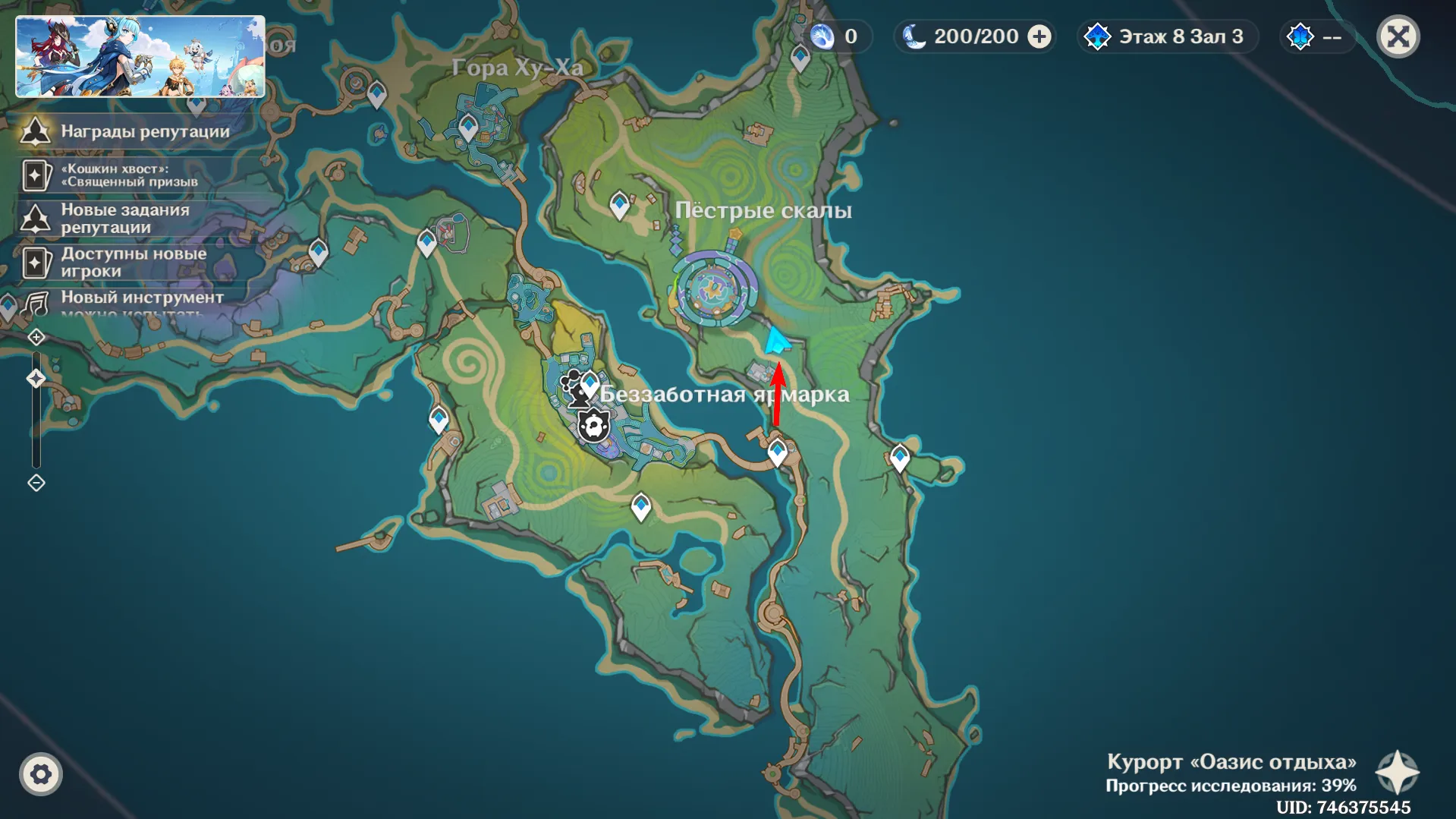The width and height of the screenshot is (1456, 819).
Task: Open «Доступны новые игроки» notification
Action: (x=133, y=263)
